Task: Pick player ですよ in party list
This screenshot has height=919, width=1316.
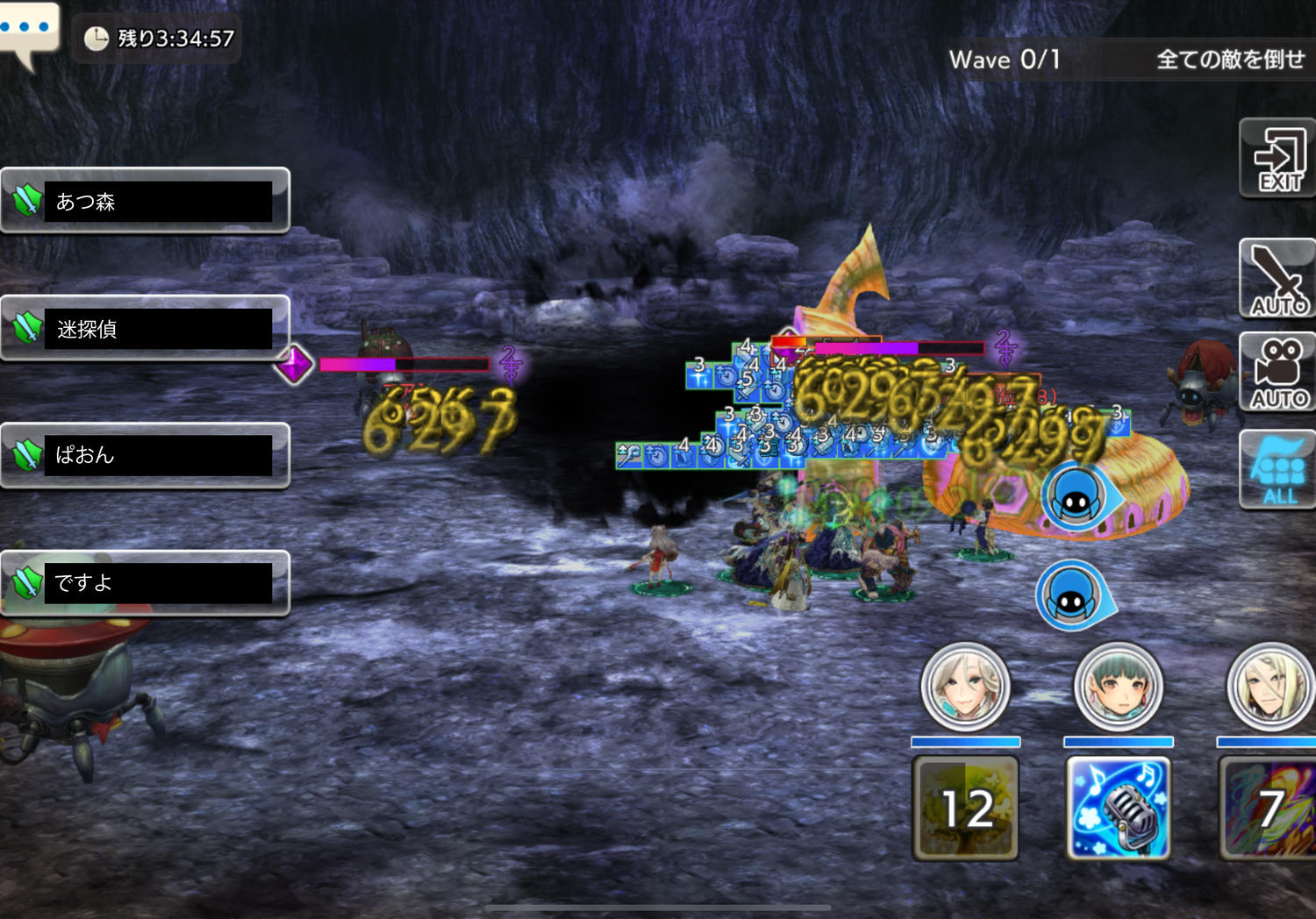Action: tap(146, 582)
